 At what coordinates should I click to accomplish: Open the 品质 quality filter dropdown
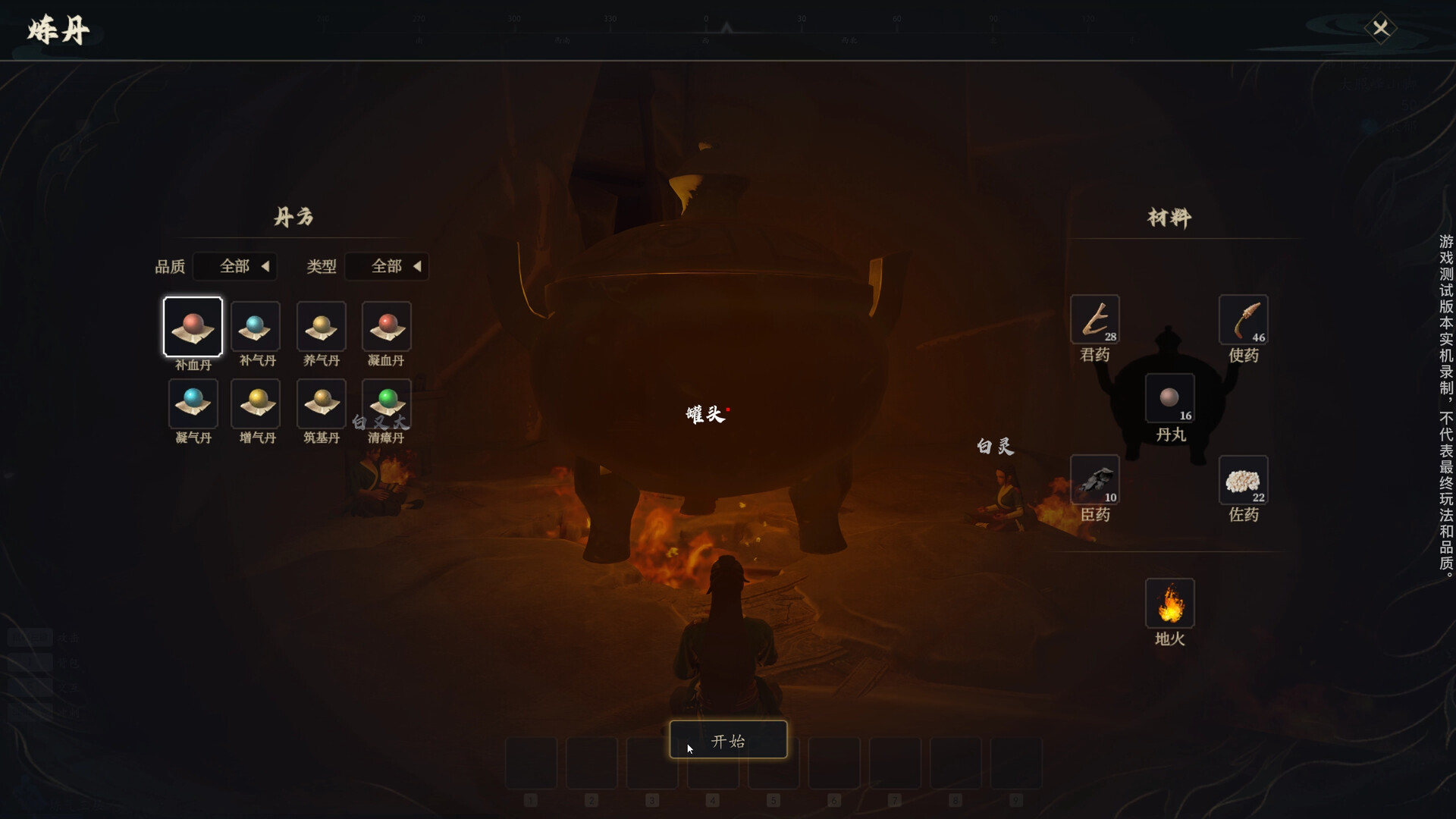235,266
